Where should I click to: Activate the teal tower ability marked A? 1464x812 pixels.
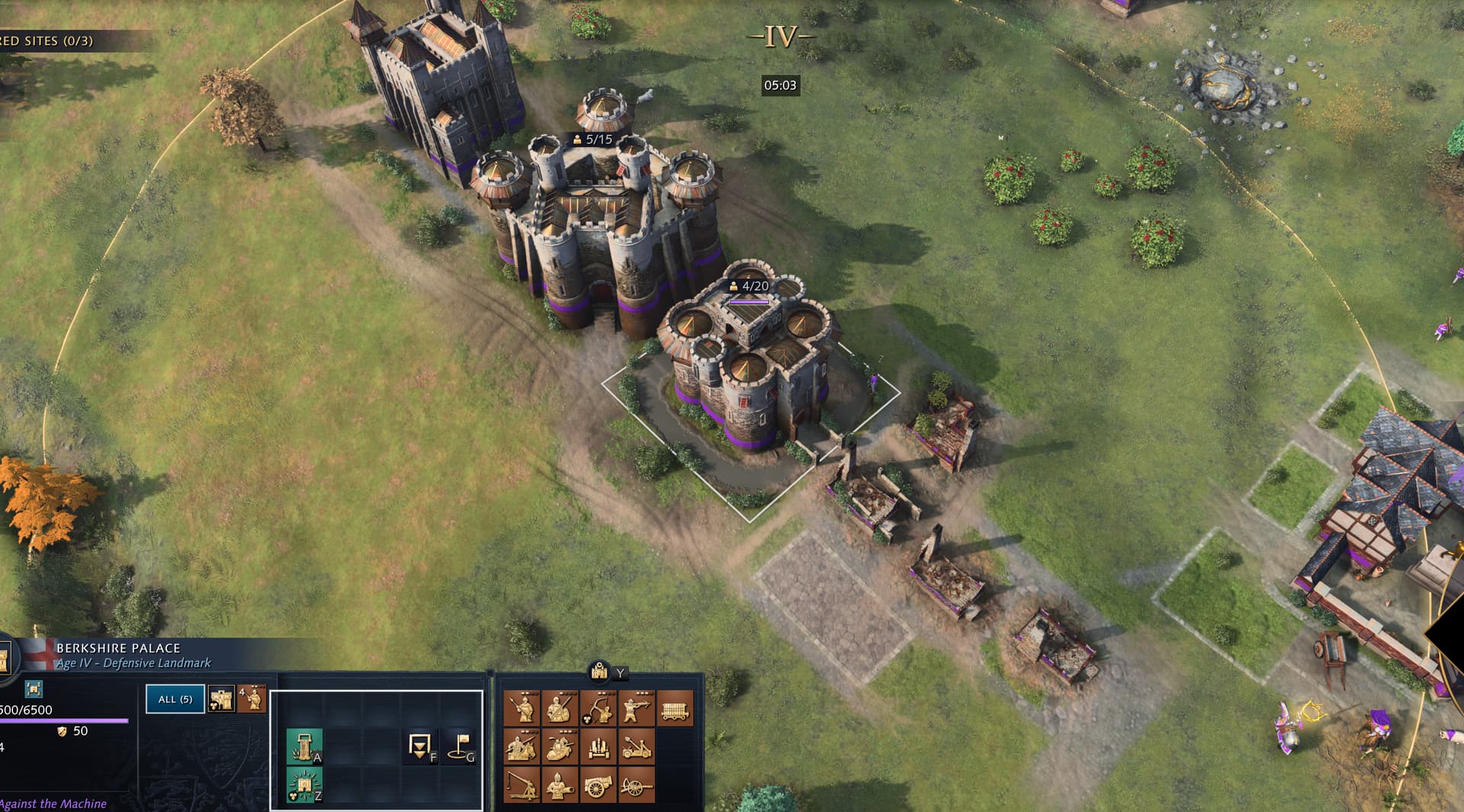[304, 746]
